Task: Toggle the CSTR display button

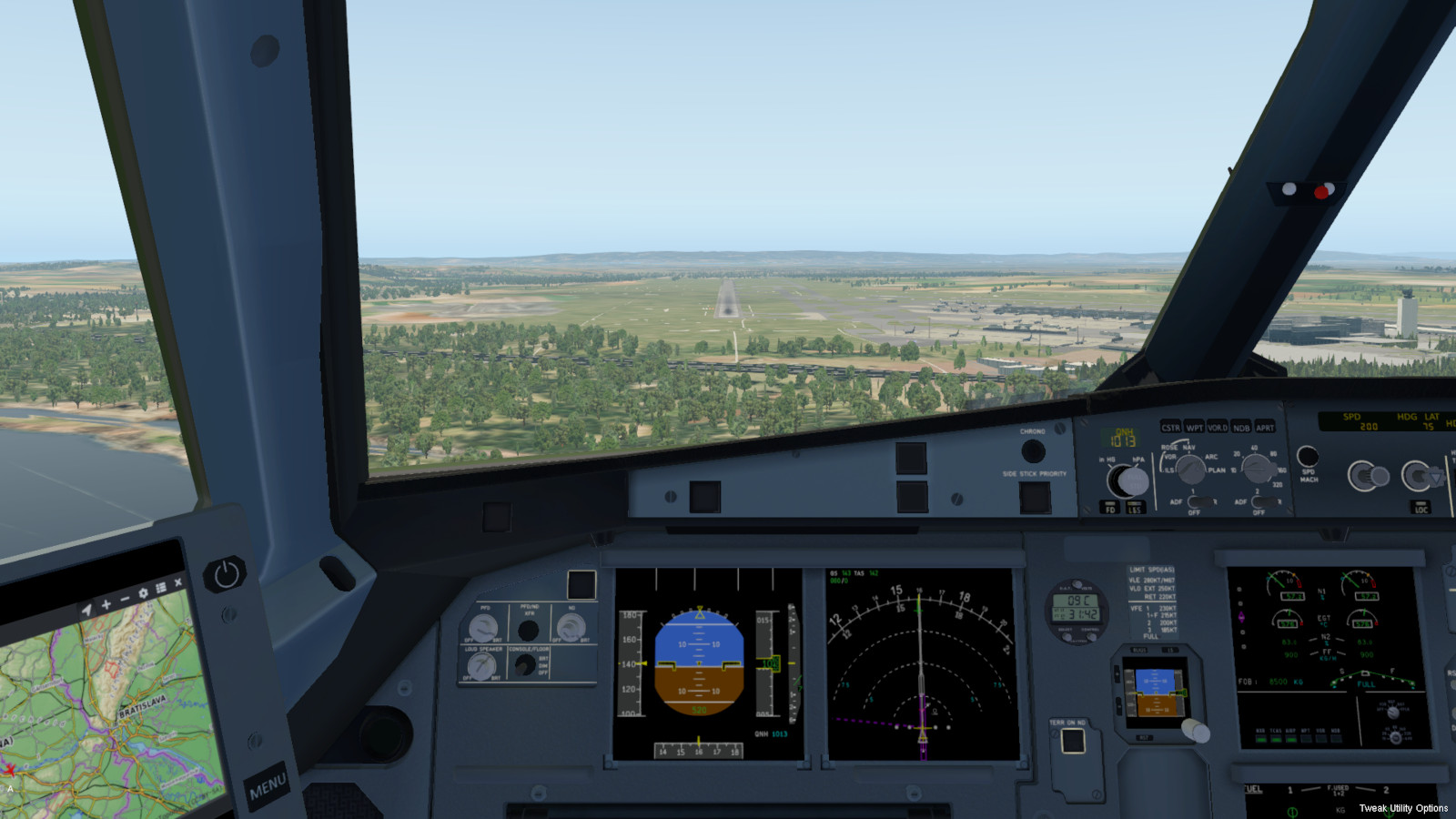Action: [1170, 427]
